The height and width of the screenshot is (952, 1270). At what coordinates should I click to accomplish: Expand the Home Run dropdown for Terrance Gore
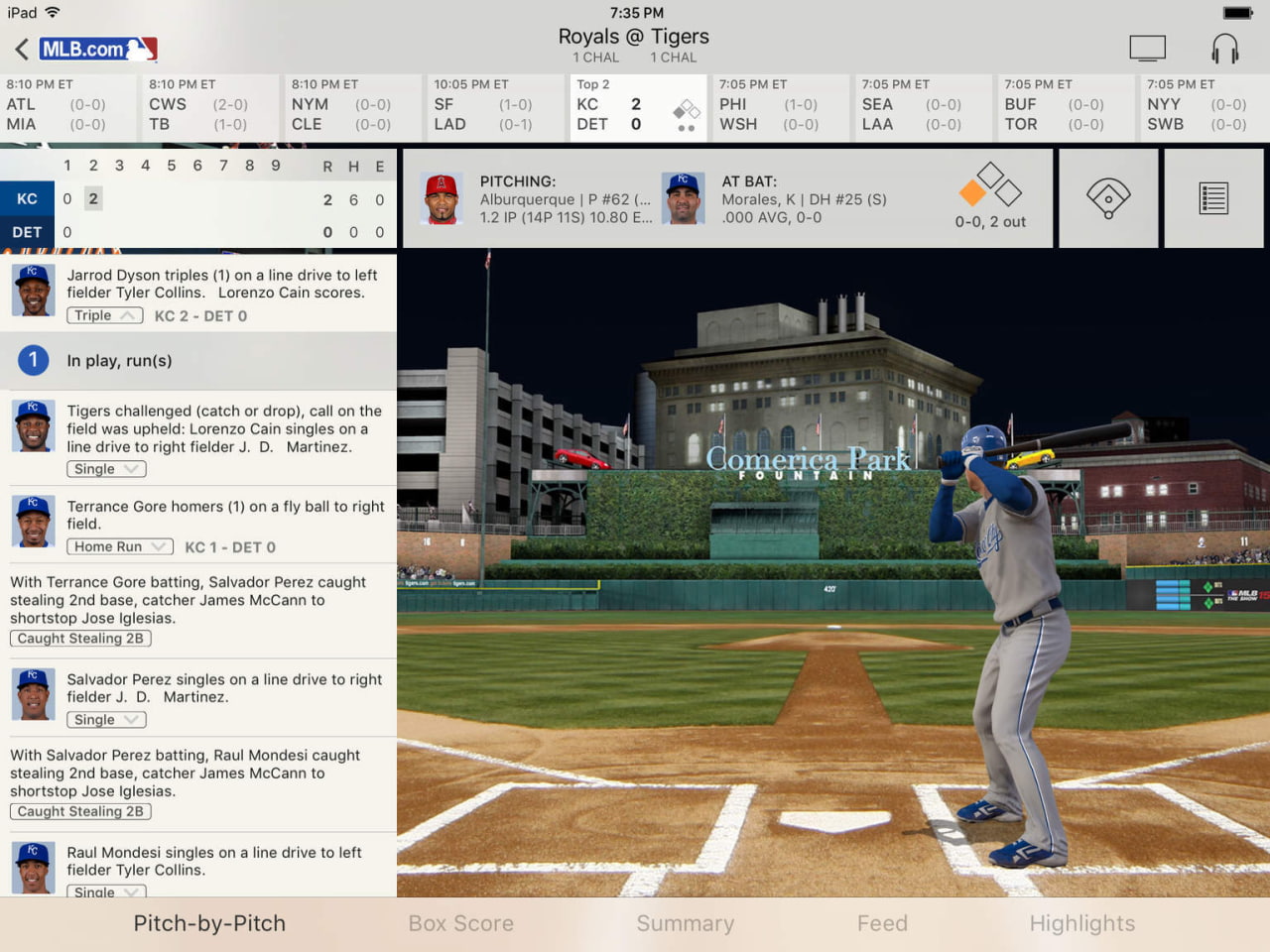pyautogui.click(x=118, y=546)
